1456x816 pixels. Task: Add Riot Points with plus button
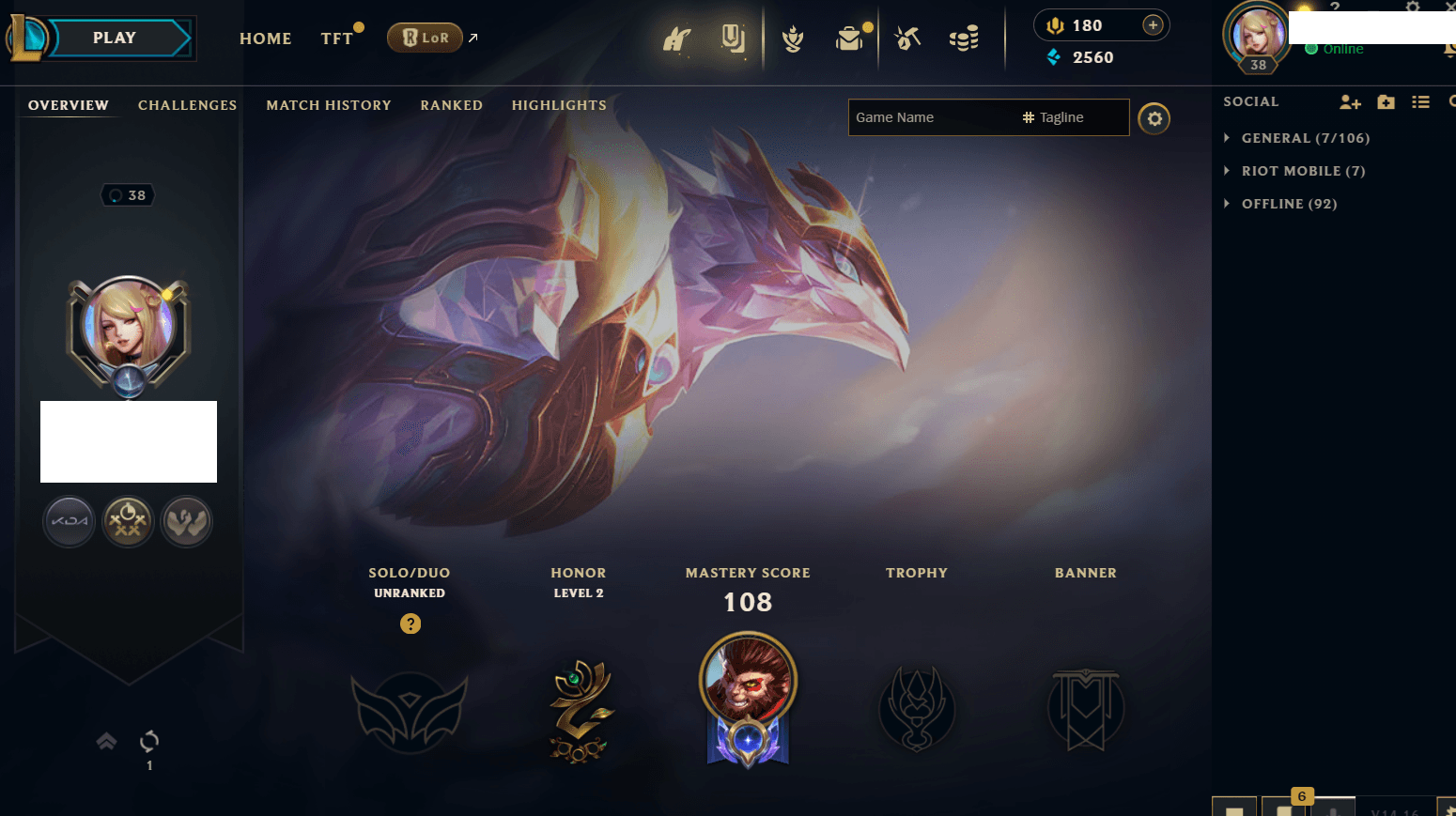1153,25
